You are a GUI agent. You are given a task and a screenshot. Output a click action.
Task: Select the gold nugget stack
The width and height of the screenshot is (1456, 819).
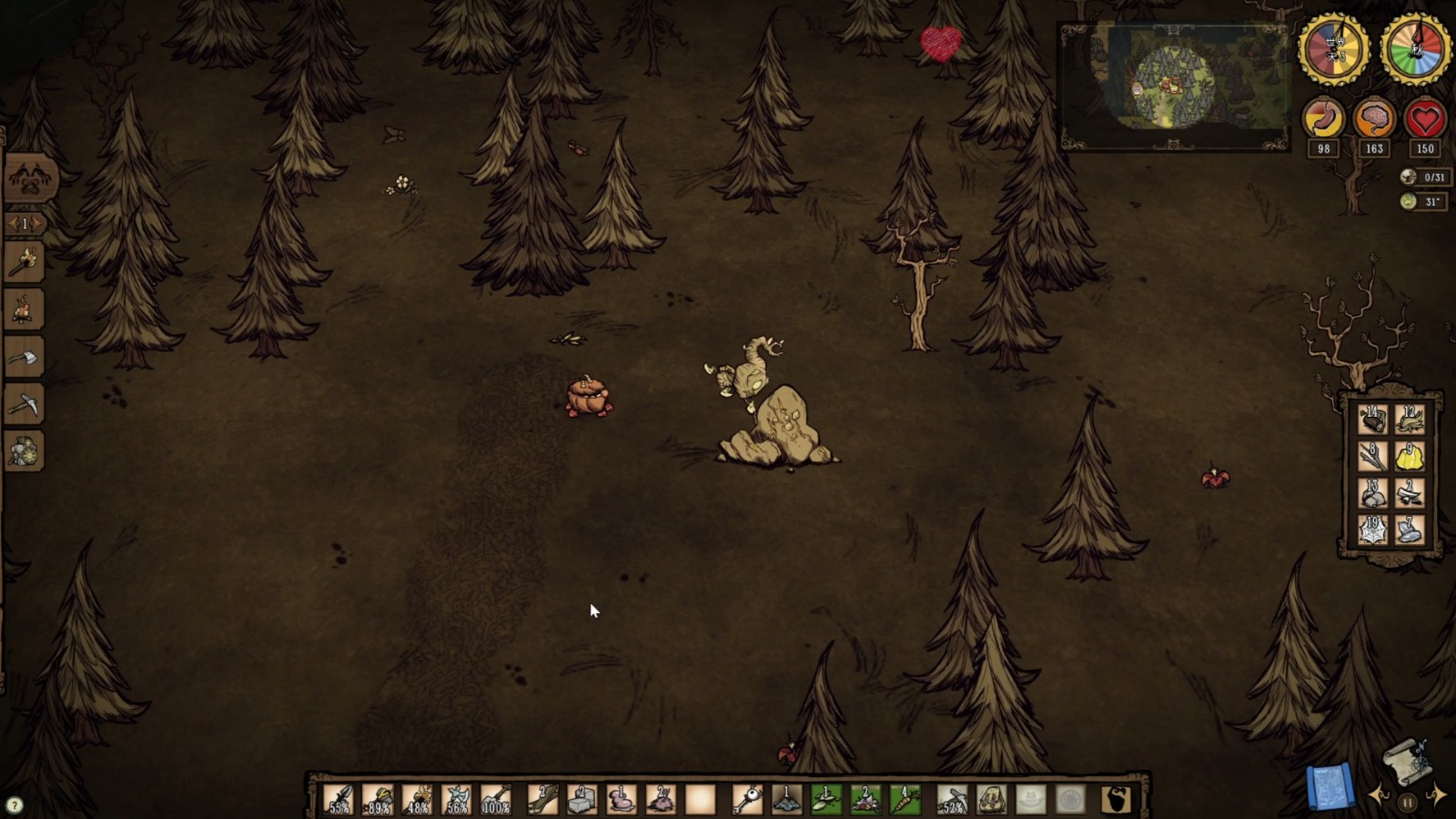click(1410, 456)
